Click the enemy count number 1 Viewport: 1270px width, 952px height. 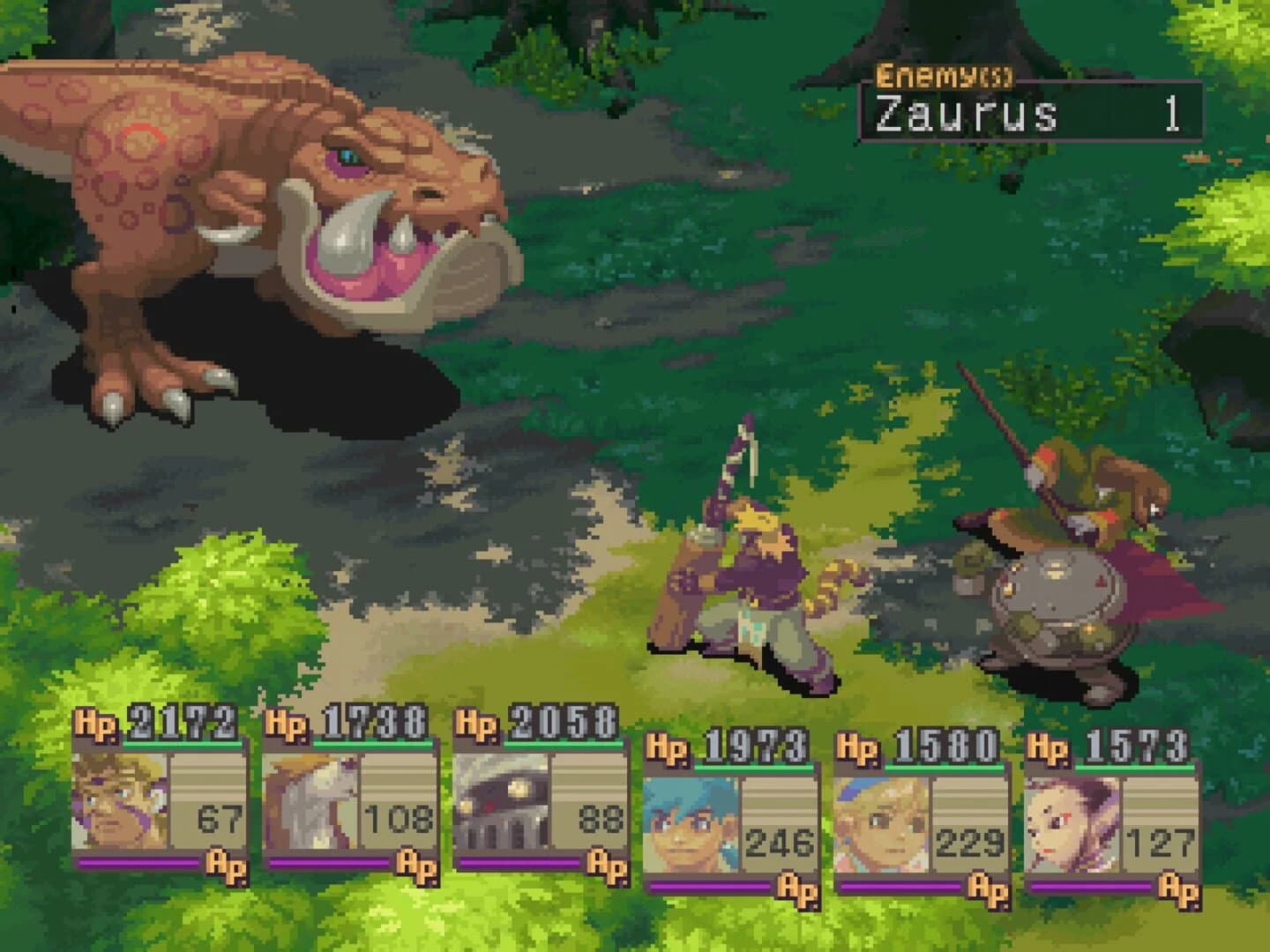point(1174,115)
